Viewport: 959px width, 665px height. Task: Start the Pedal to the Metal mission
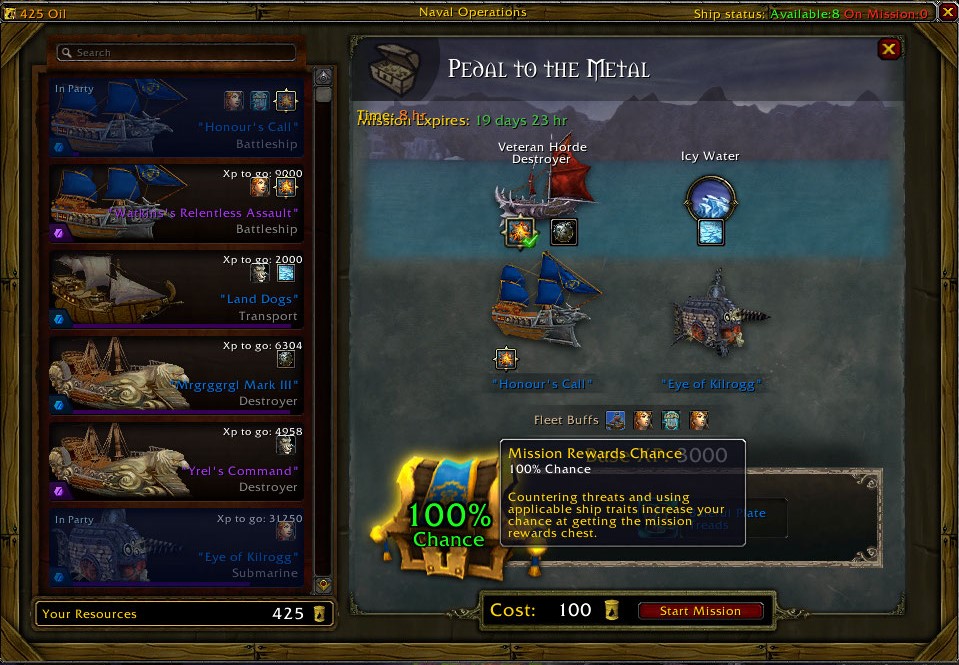pos(700,611)
